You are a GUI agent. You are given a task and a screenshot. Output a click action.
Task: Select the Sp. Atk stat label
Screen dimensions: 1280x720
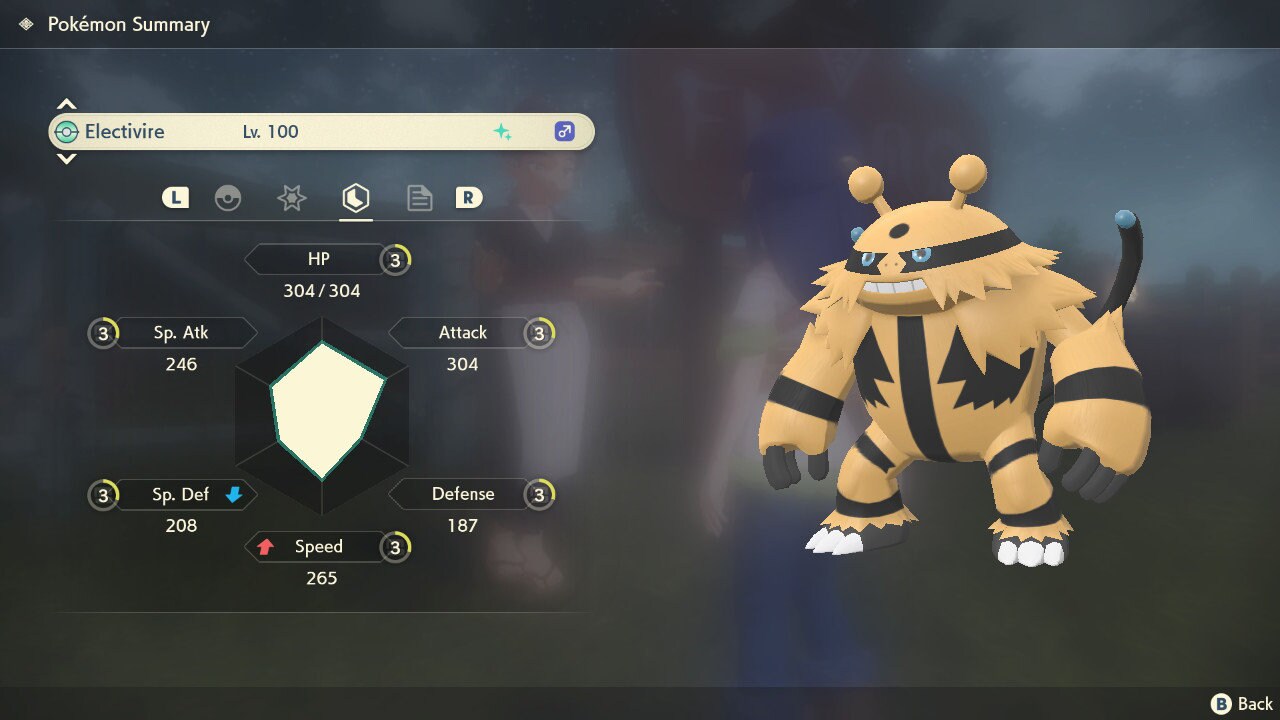tap(181, 332)
